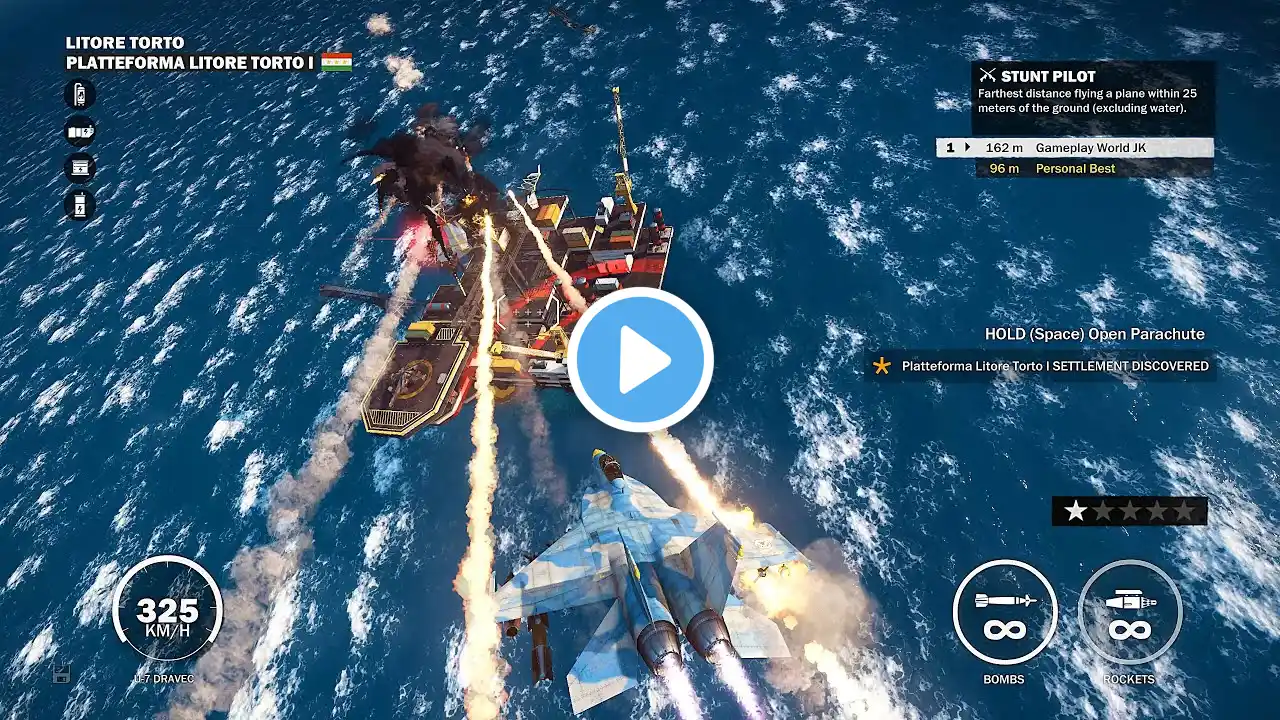This screenshot has width=1280, height=720.
Task: Select the Rockets weapon icon
Action: pos(1129,611)
